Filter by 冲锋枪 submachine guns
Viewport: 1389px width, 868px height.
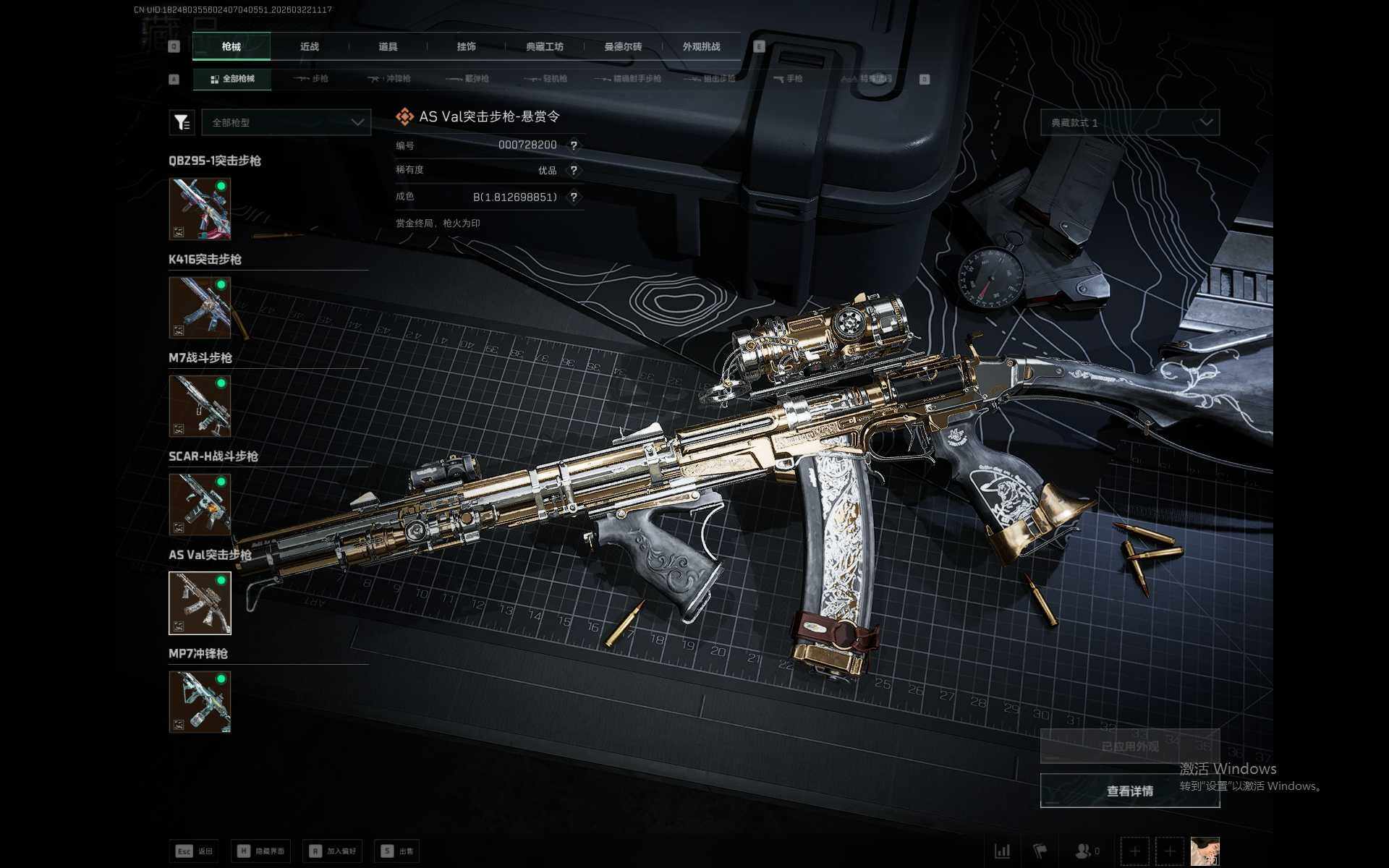[389, 79]
